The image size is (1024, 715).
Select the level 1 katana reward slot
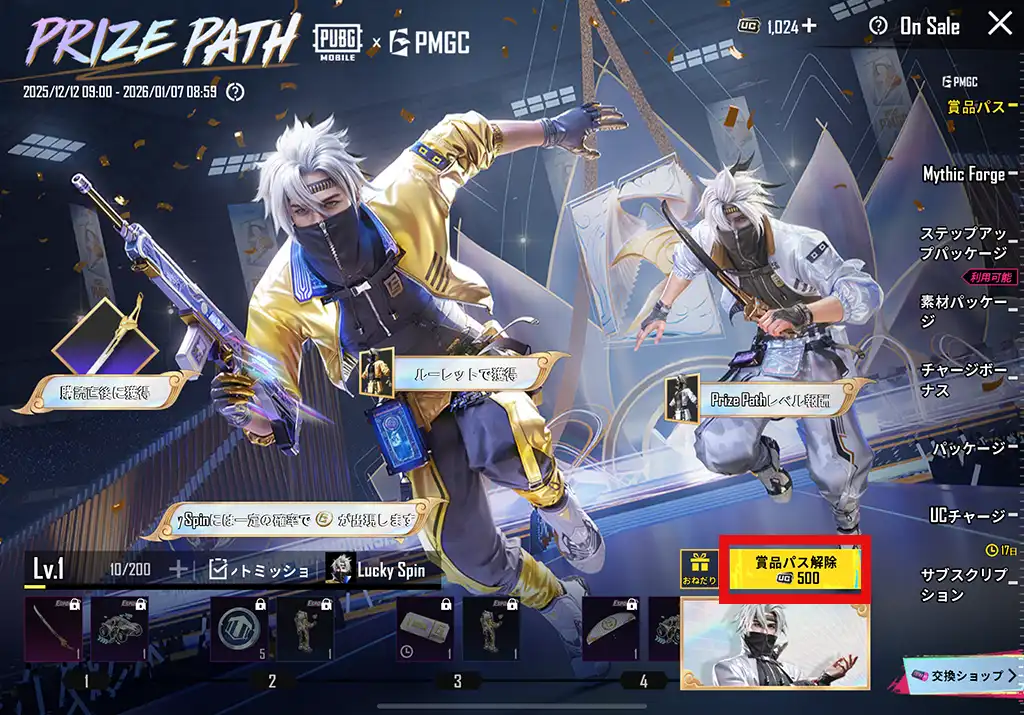(53, 630)
